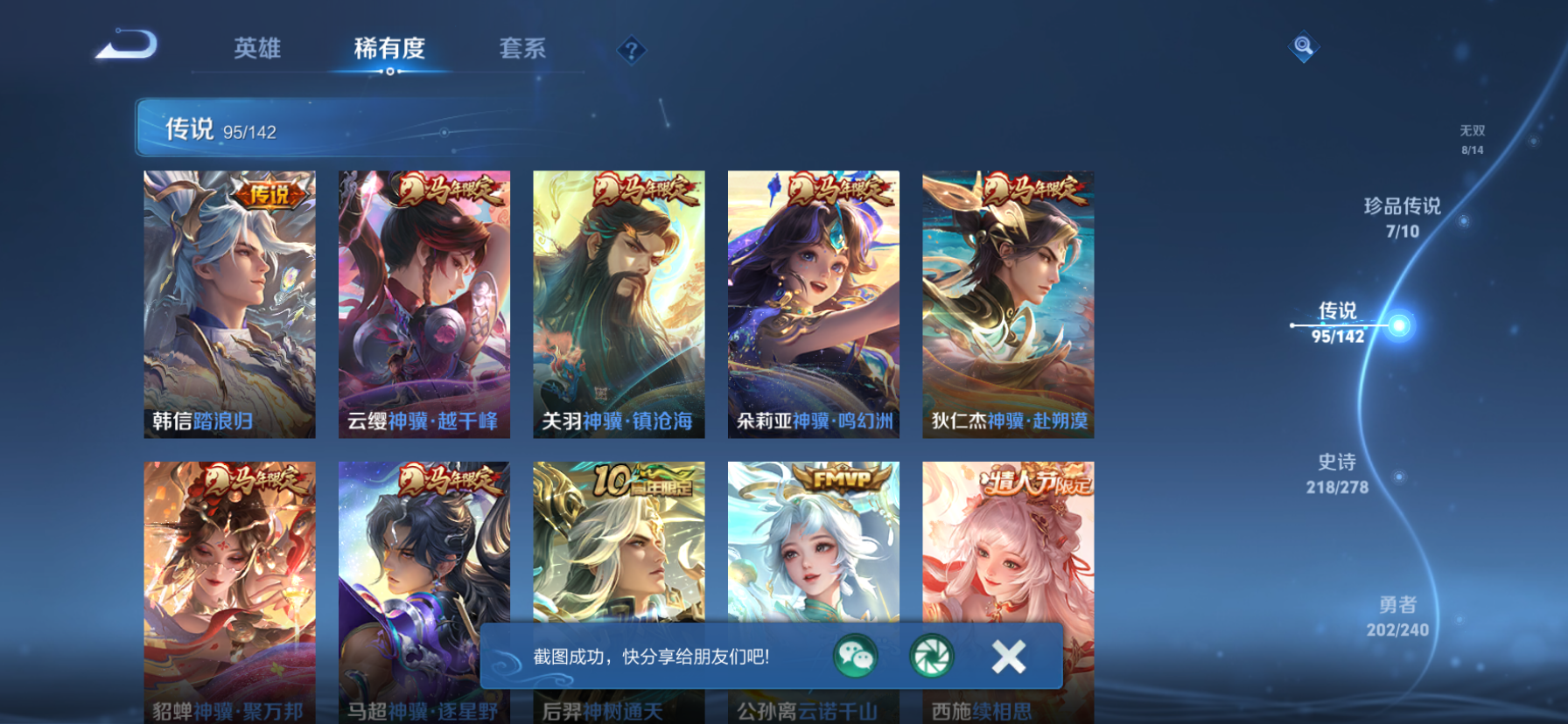Click the back arrow icon top left

click(125, 44)
